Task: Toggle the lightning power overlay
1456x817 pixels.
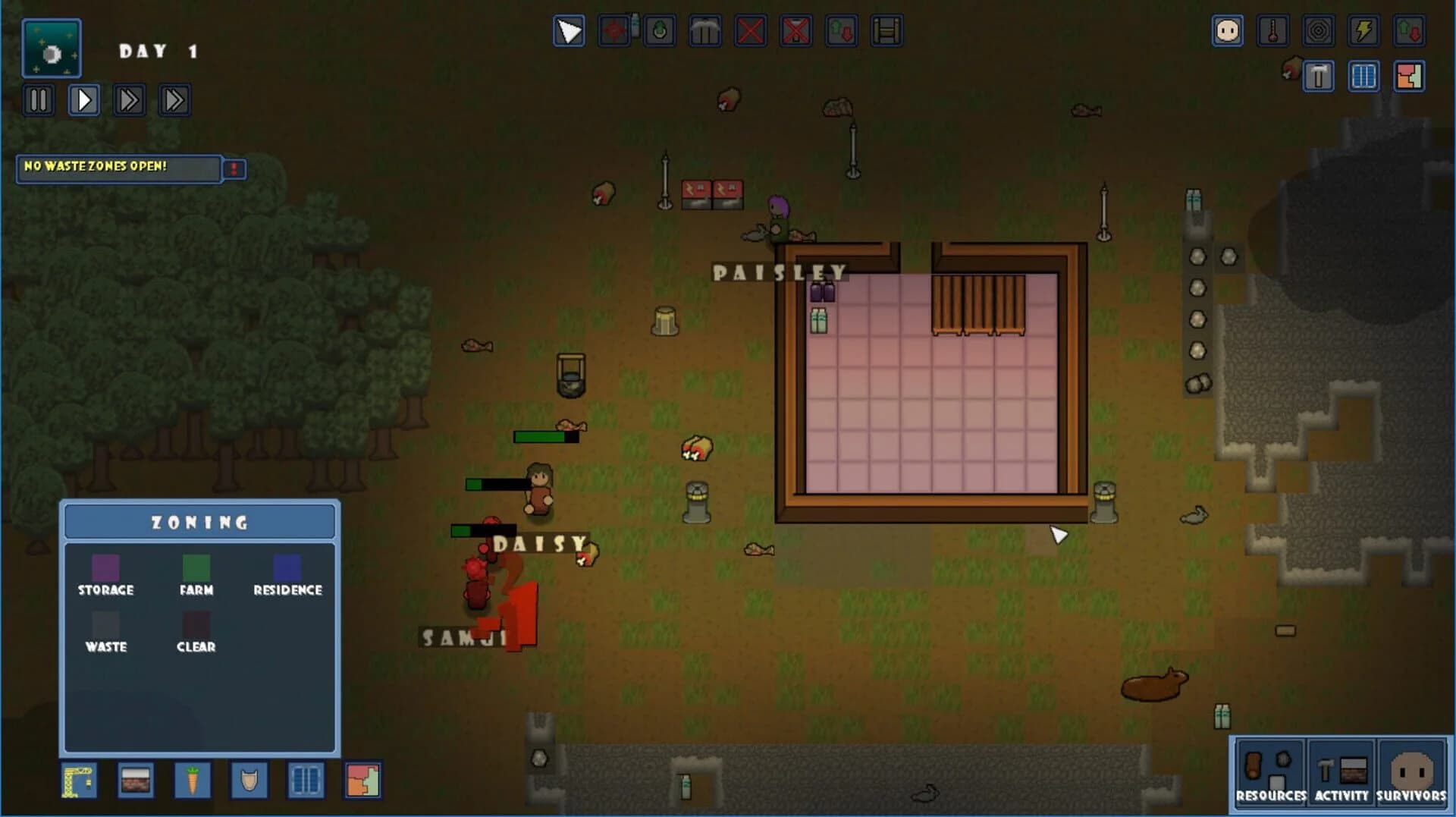Action: coord(1363,31)
